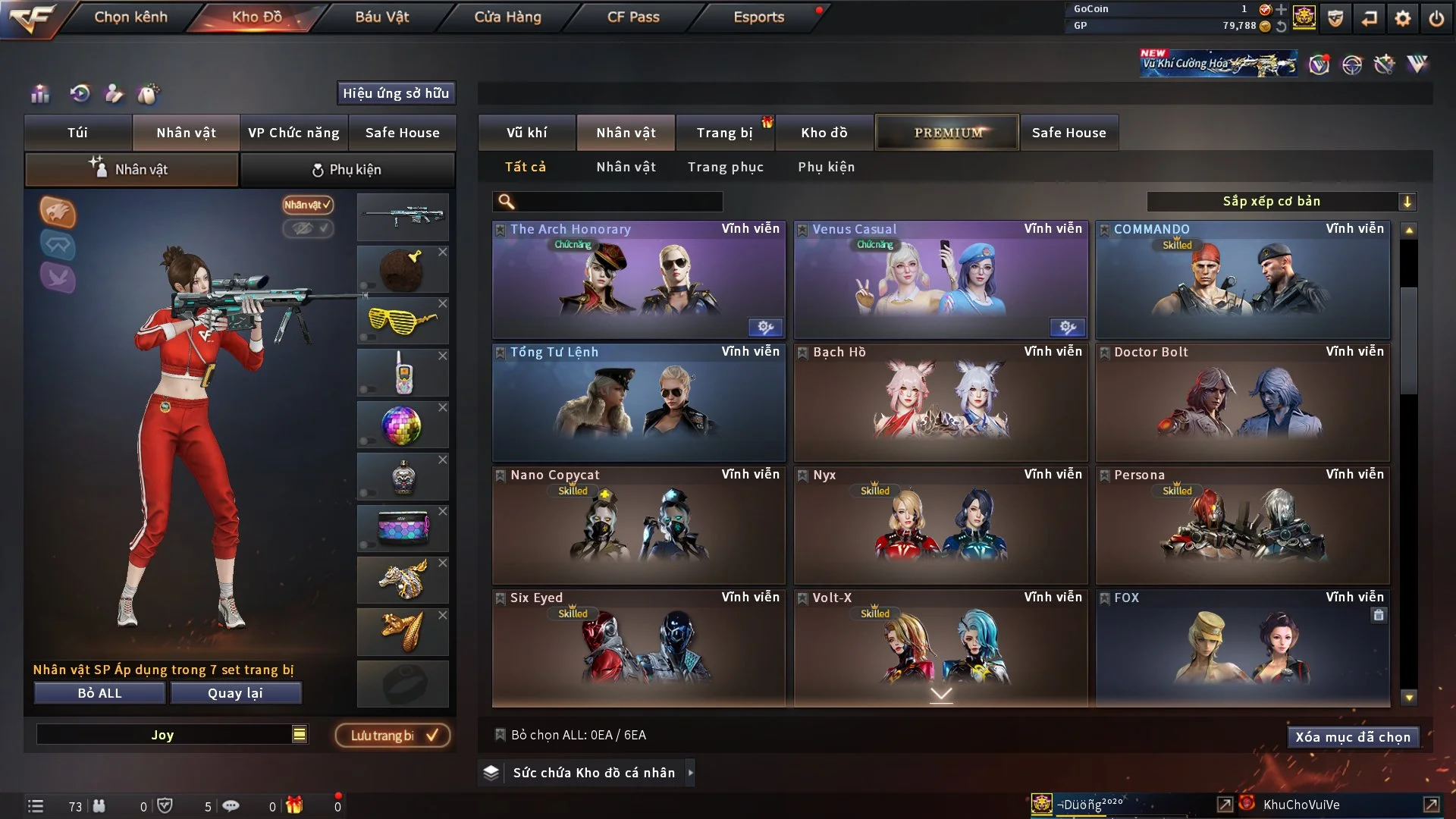Click the return arrow icon top right

[x=1370, y=17]
